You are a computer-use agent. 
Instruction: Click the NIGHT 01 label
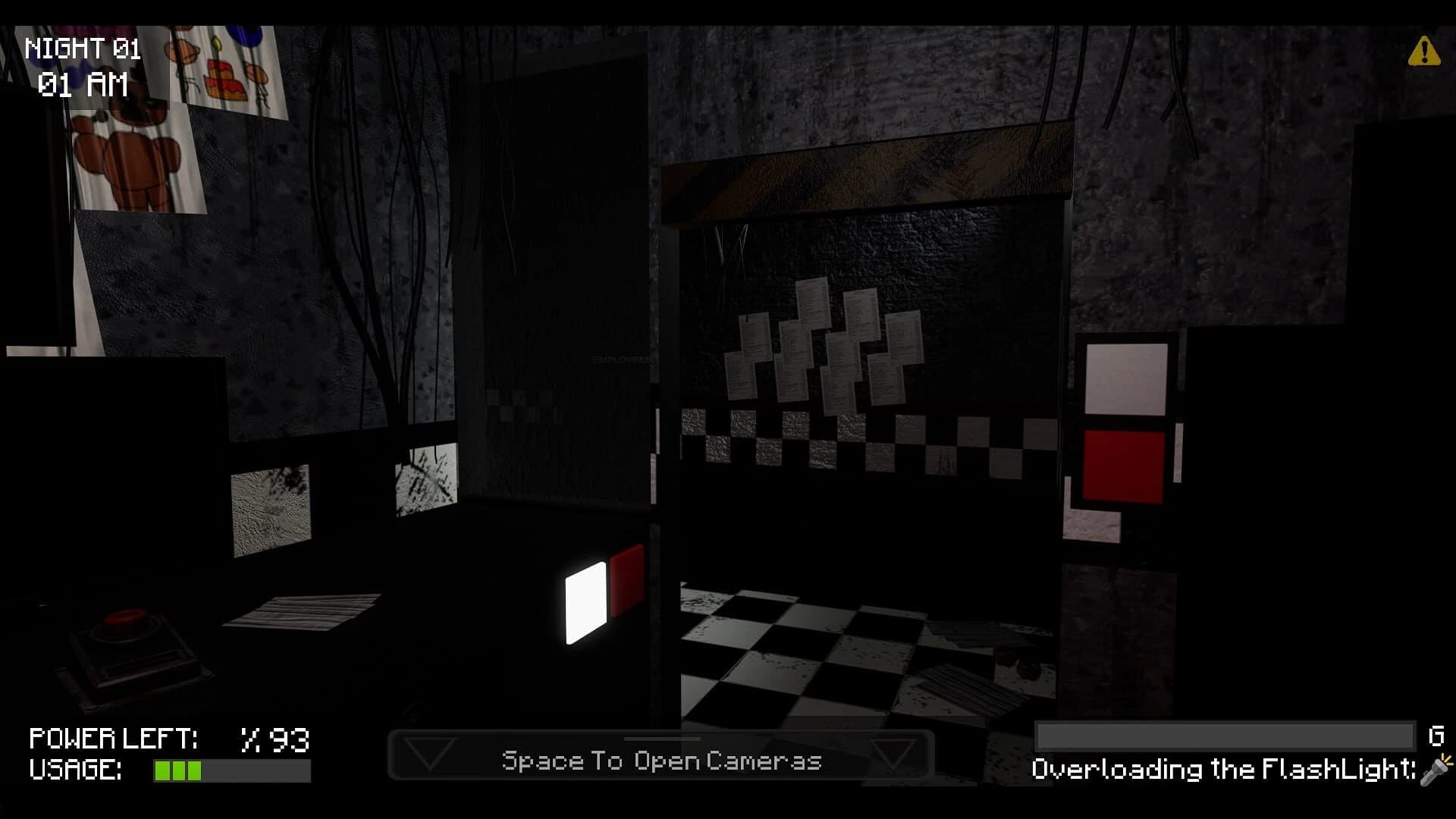pos(82,48)
